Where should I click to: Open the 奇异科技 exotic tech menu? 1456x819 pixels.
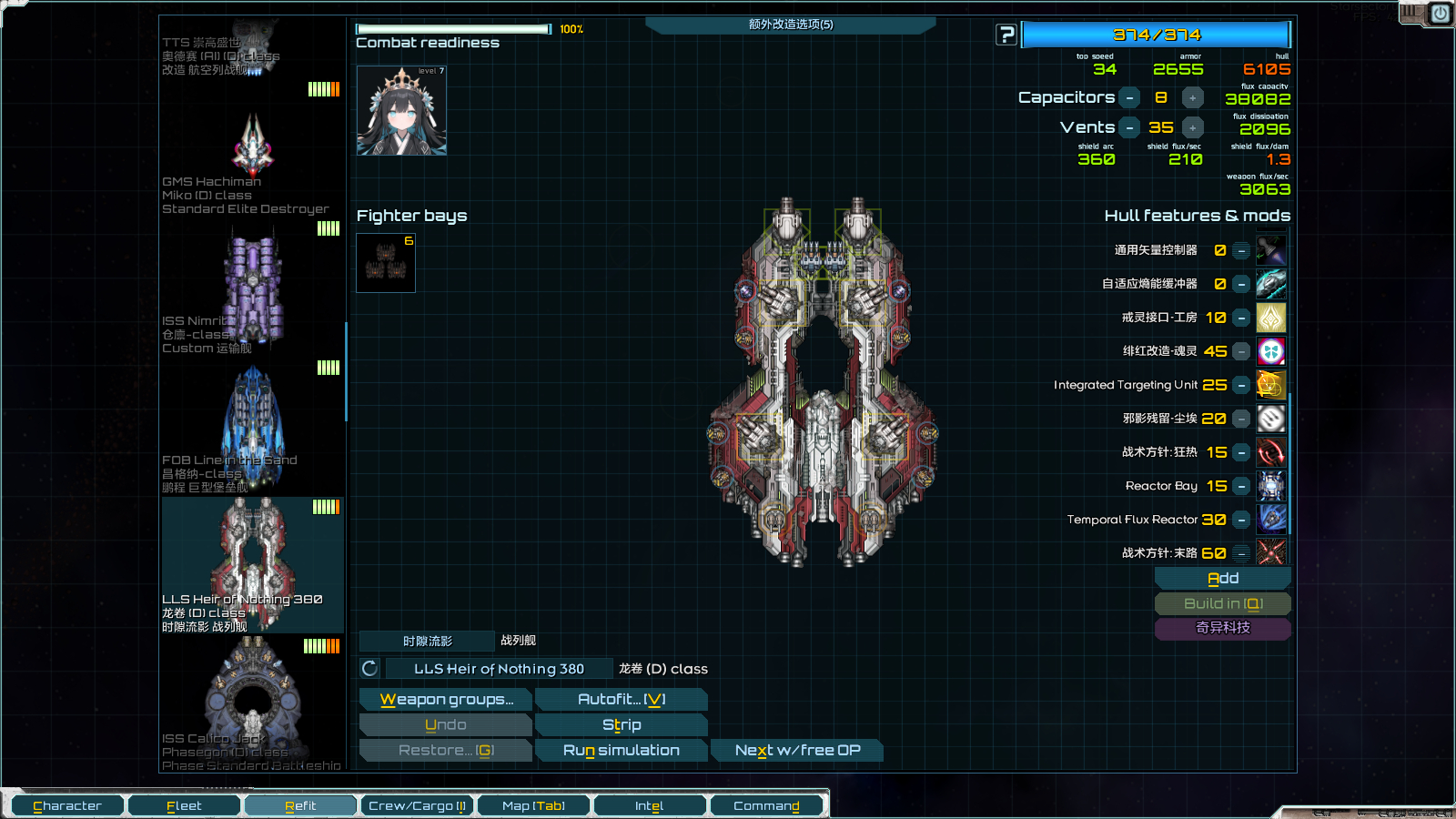point(1222,628)
